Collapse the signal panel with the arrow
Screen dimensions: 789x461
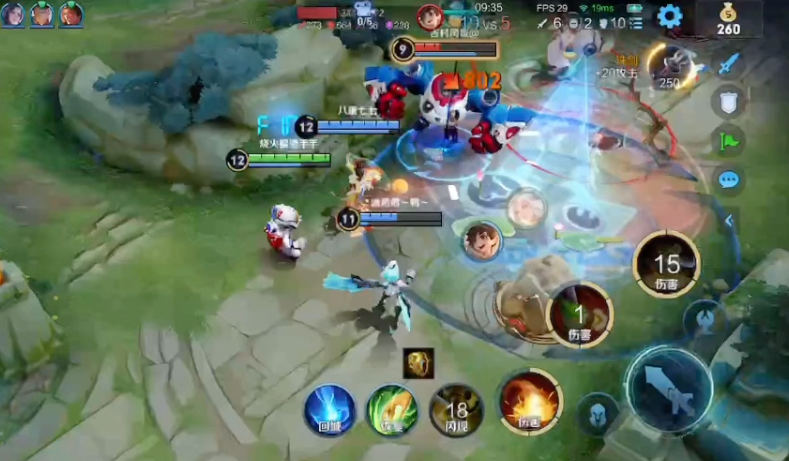coord(729,220)
